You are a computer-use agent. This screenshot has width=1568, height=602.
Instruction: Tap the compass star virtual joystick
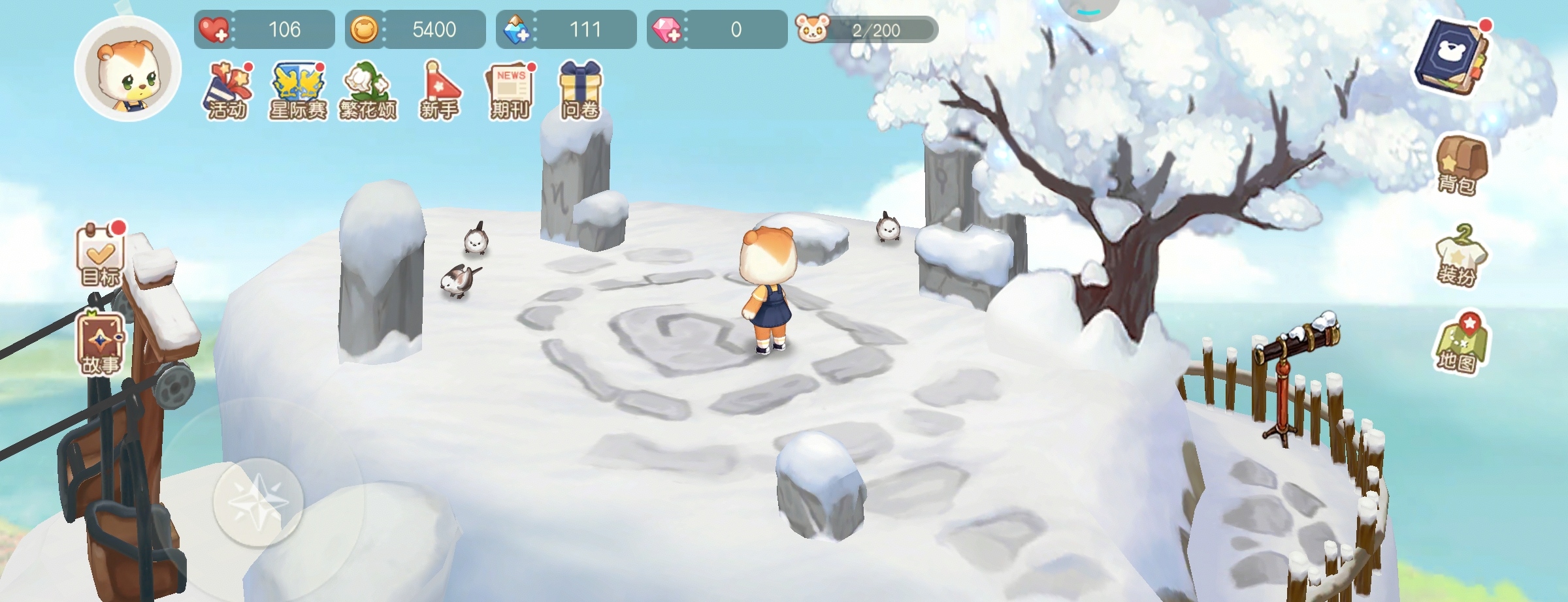(258, 501)
